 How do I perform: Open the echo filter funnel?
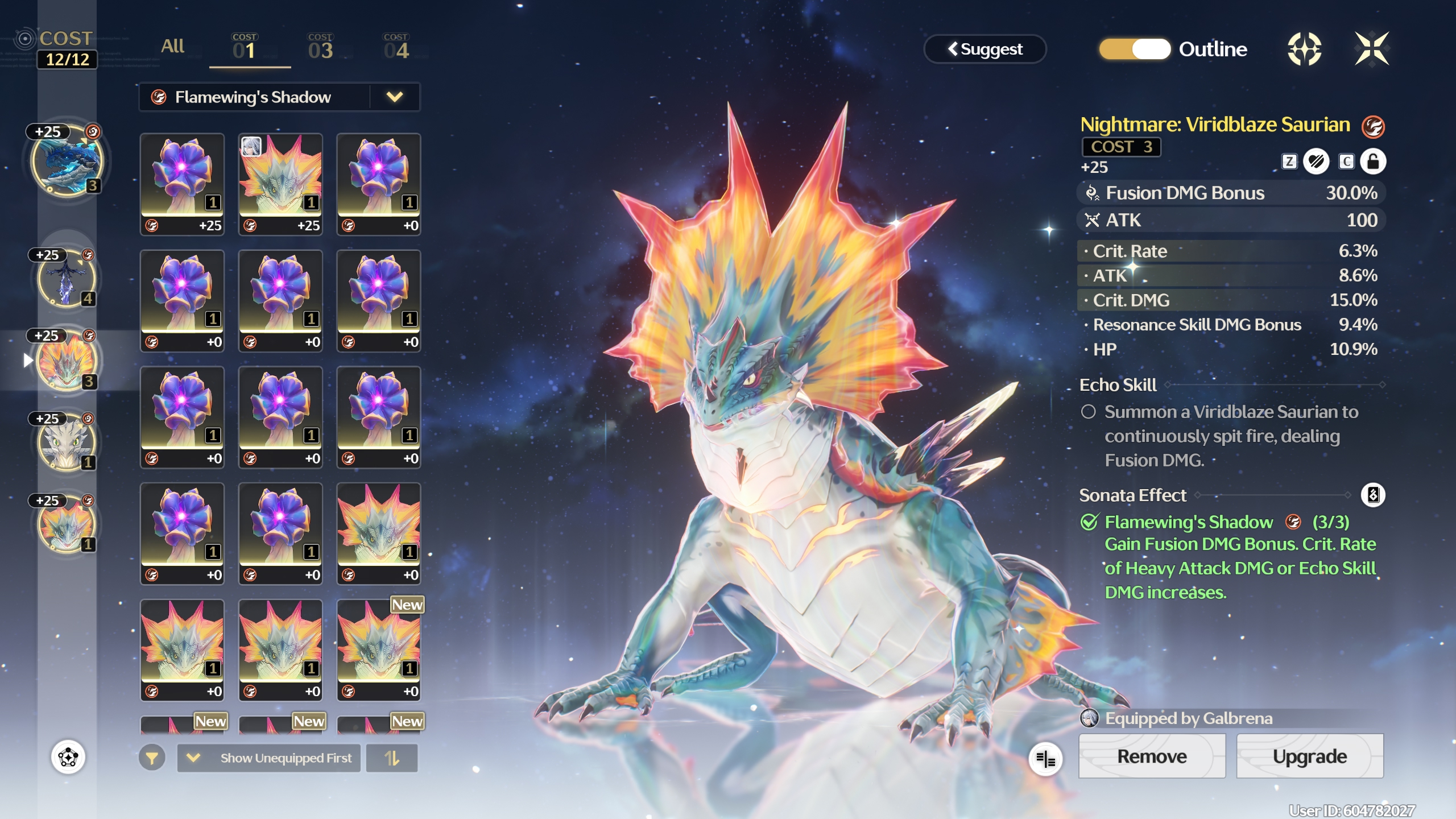coord(152,758)
